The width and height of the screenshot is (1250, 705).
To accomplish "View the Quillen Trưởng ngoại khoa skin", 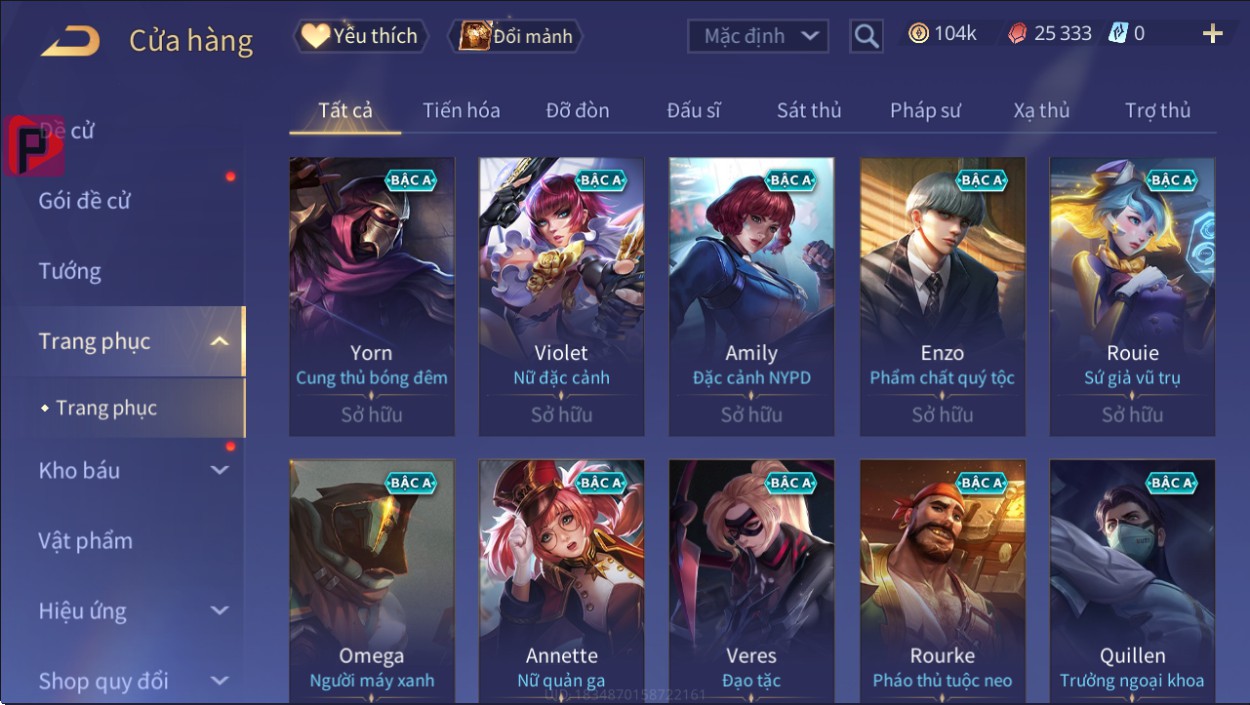I will click(1132, 580).
